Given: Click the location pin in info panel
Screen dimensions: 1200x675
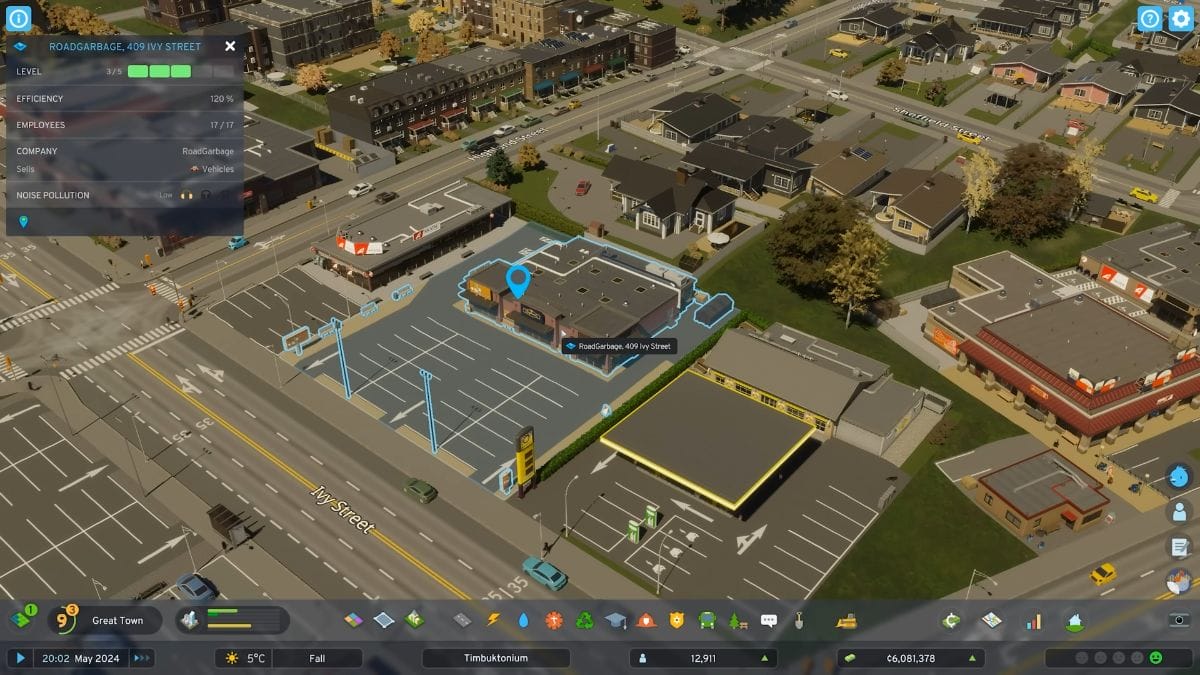Looking at the screenshot, I should (23, 221).
